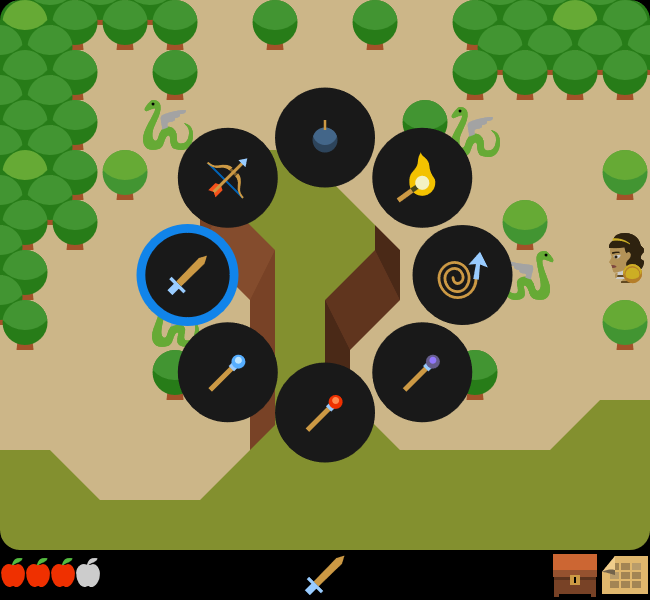The width and height of the screenshot is (650, 600).
Task: Open the treasure chest inventory
Action: pos(575,575)
